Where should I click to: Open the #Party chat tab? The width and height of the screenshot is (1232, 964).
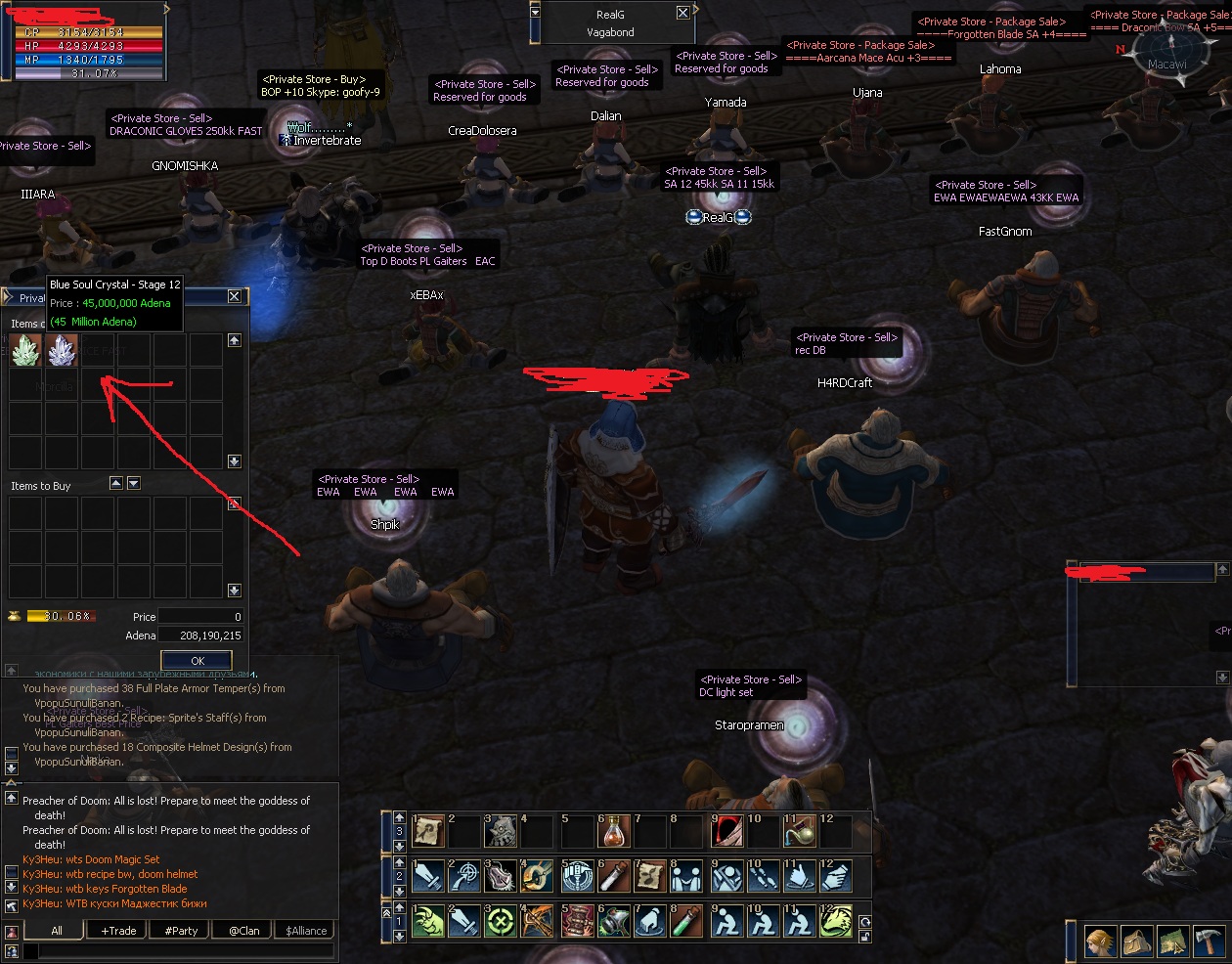click(182, 931)
